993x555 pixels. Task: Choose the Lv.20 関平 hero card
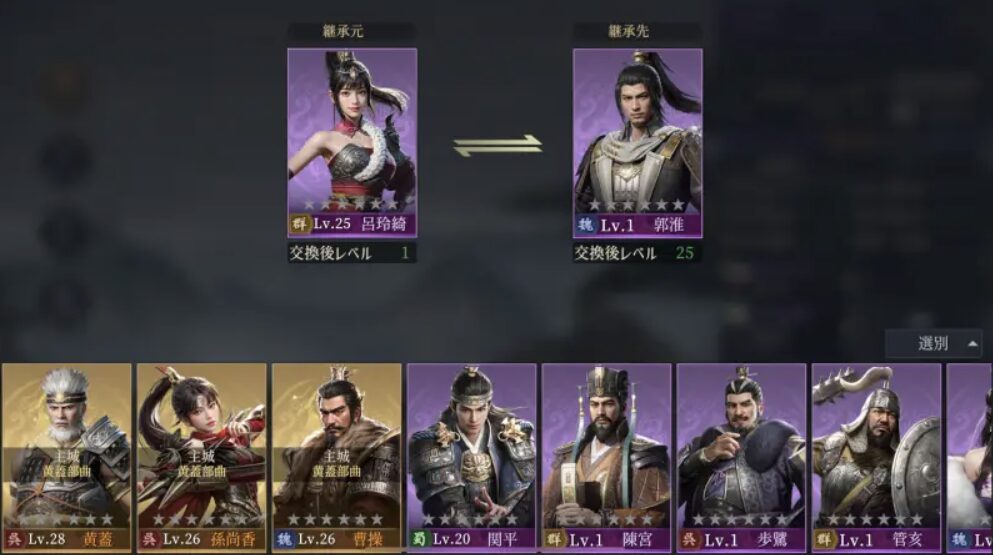coord(472,455)
